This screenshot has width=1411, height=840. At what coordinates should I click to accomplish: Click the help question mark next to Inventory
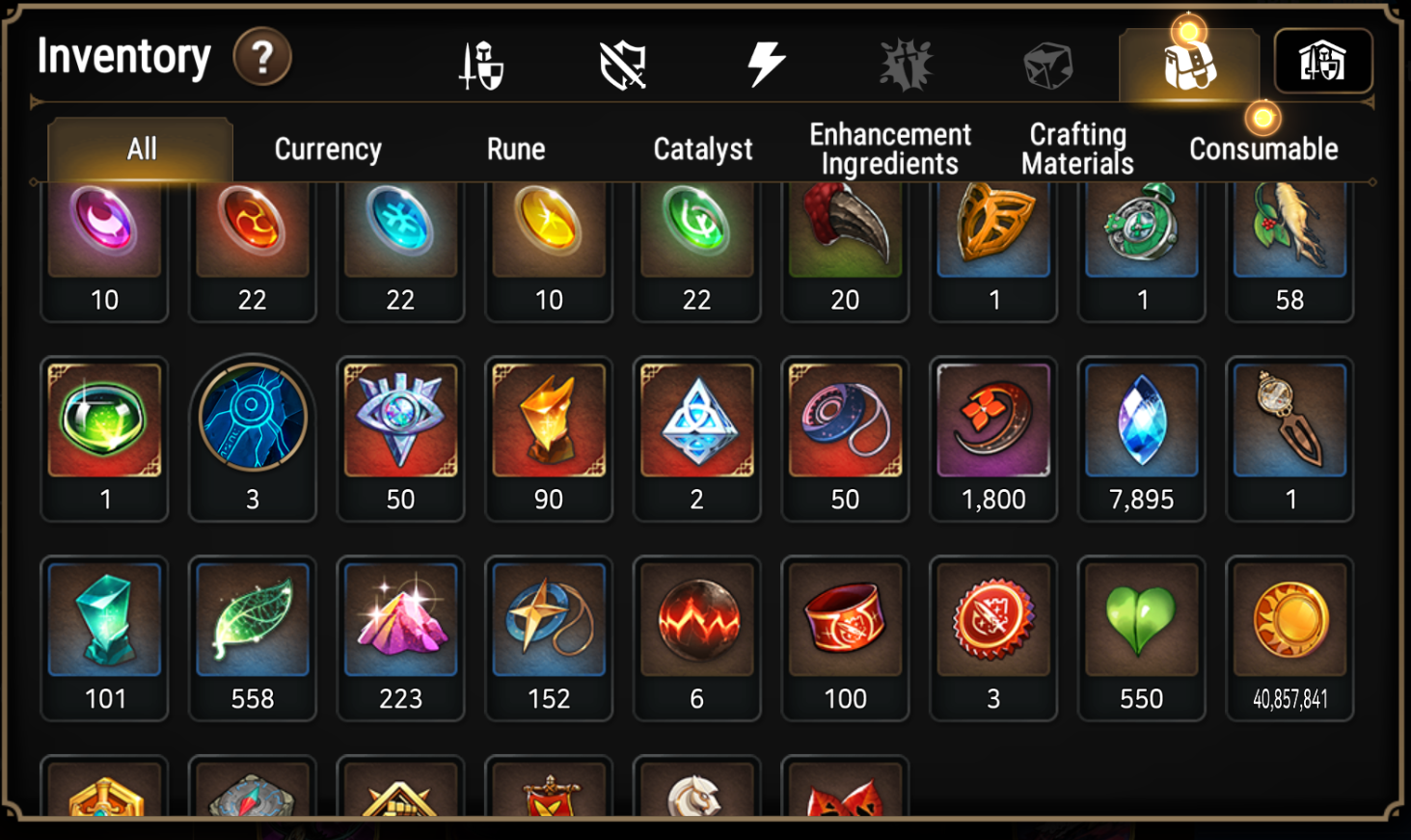pos(263,57)
